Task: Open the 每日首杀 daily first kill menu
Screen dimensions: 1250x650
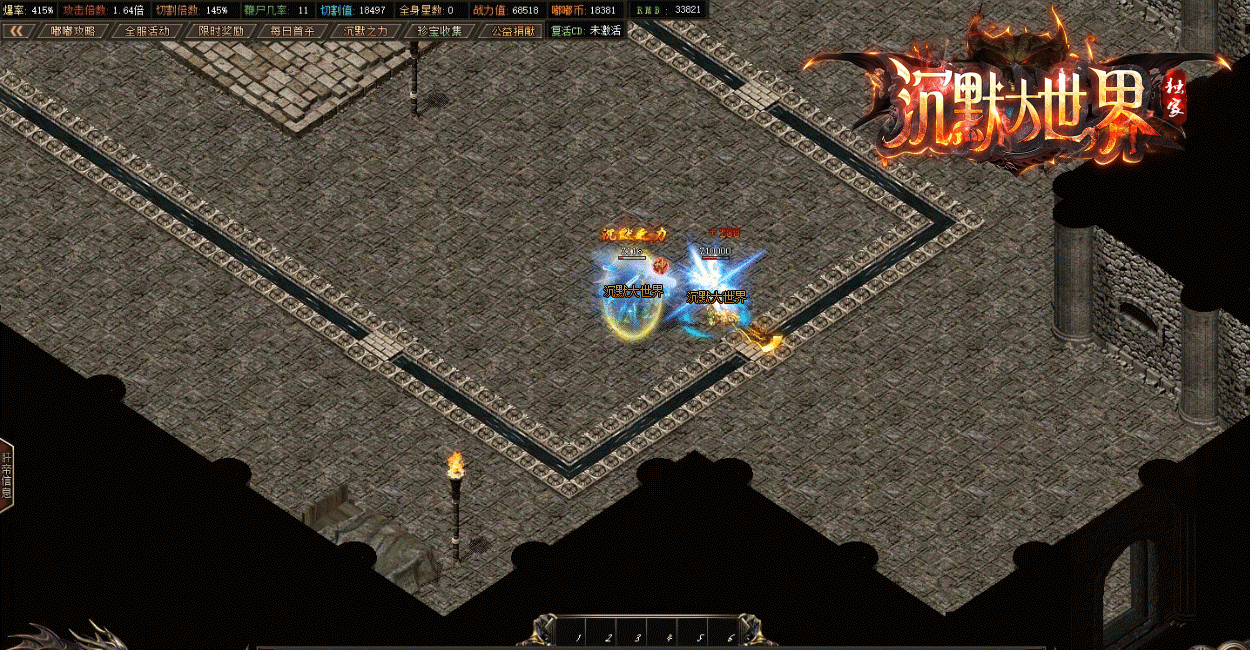Action: pyautogui.click(x=292, y=30)
